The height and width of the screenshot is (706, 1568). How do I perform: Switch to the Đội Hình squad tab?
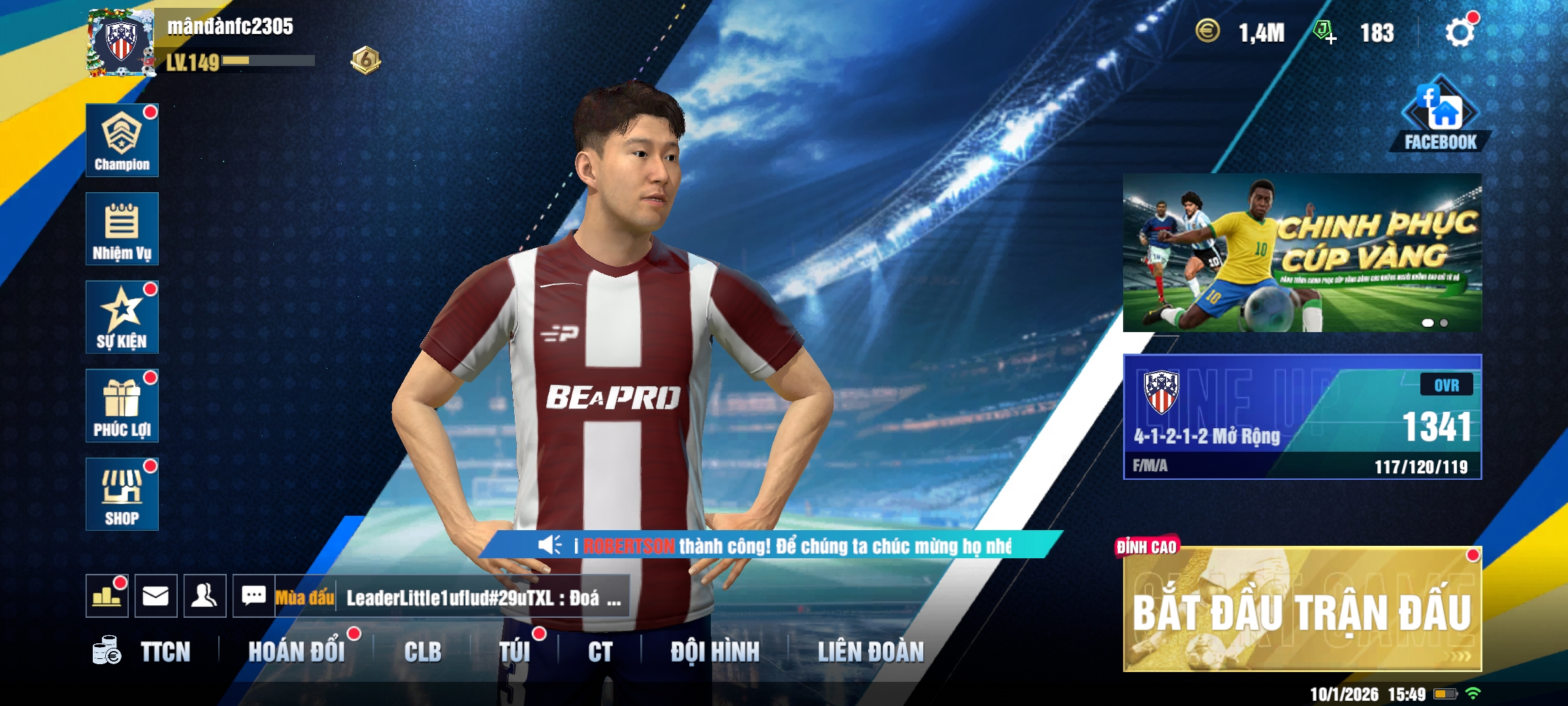(x=715, y=652)
